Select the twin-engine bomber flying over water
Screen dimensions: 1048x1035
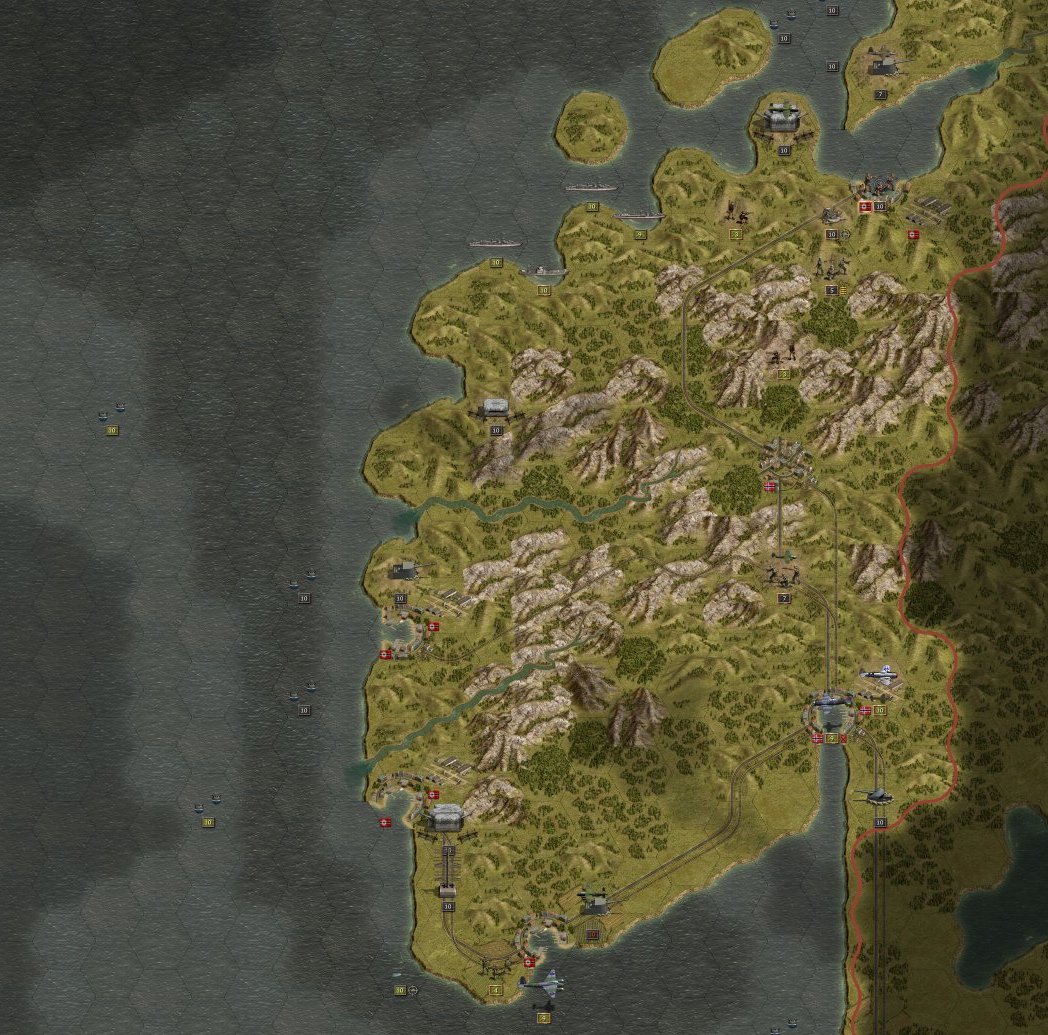click(x=543, y=985)
